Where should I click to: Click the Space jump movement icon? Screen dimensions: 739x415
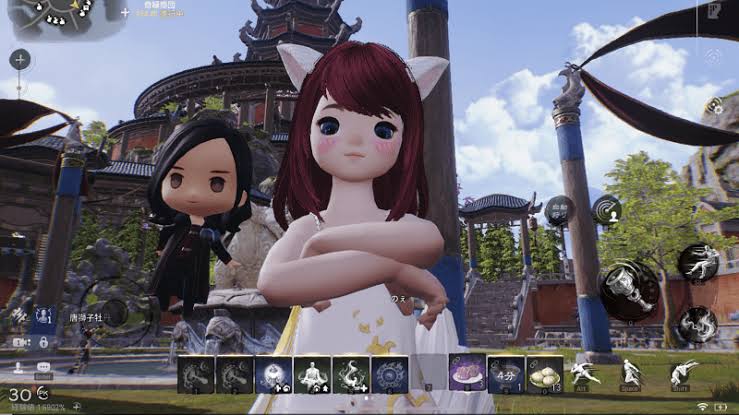pos(630,374)
